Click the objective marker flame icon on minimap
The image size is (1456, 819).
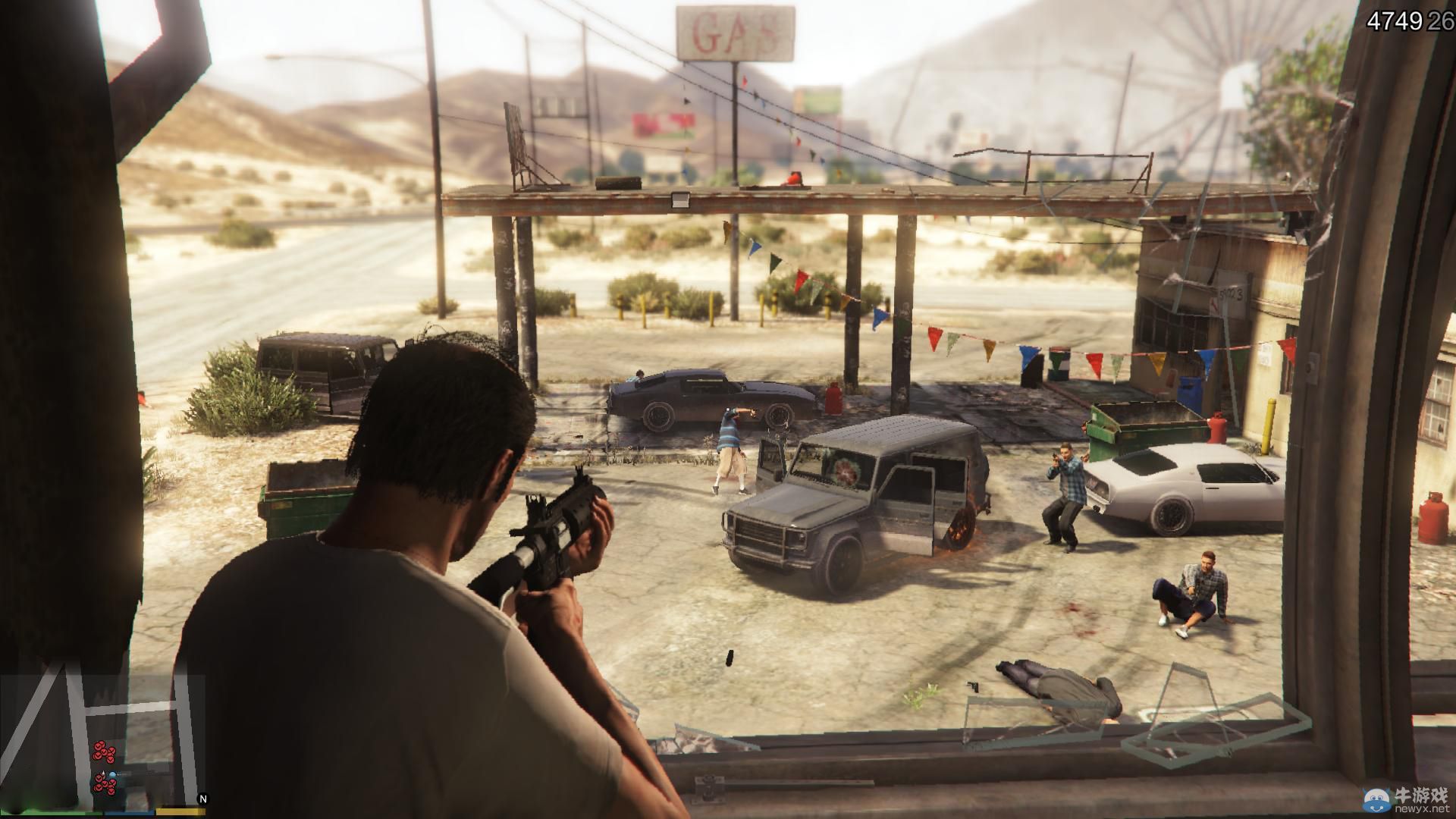(x=103, y=773)
